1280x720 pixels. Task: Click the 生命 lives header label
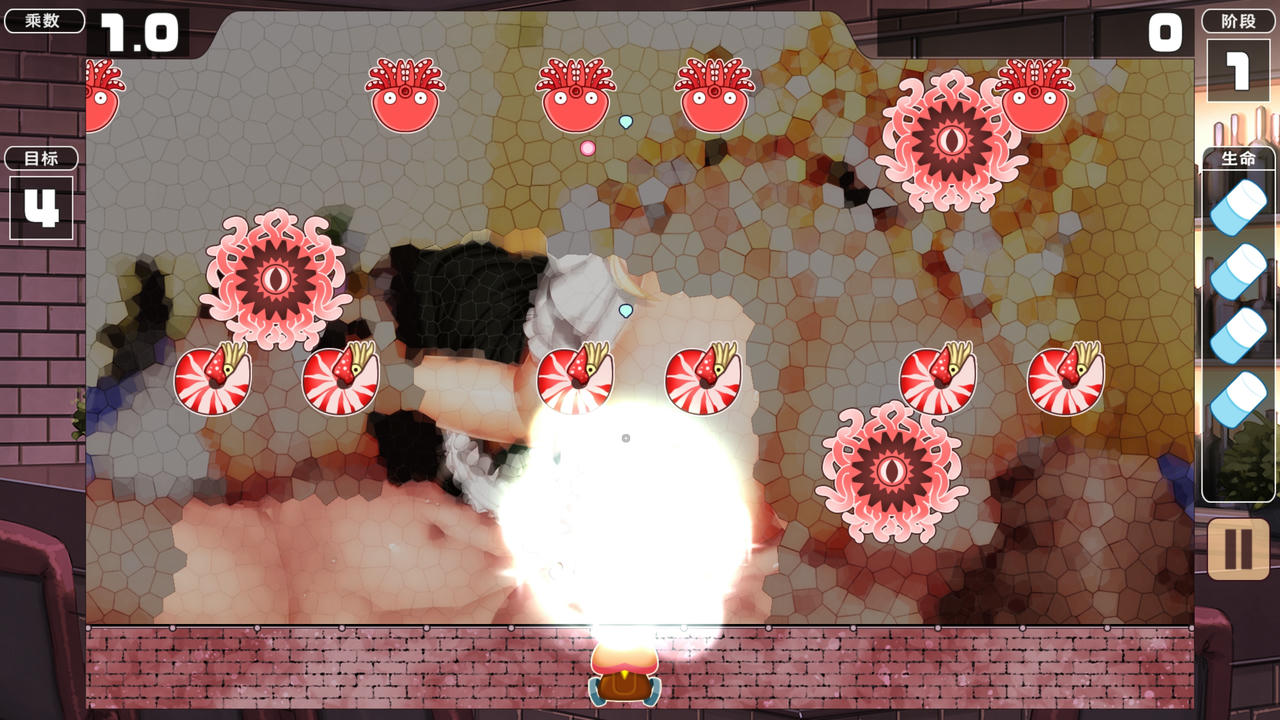(x=1238, y=158)
